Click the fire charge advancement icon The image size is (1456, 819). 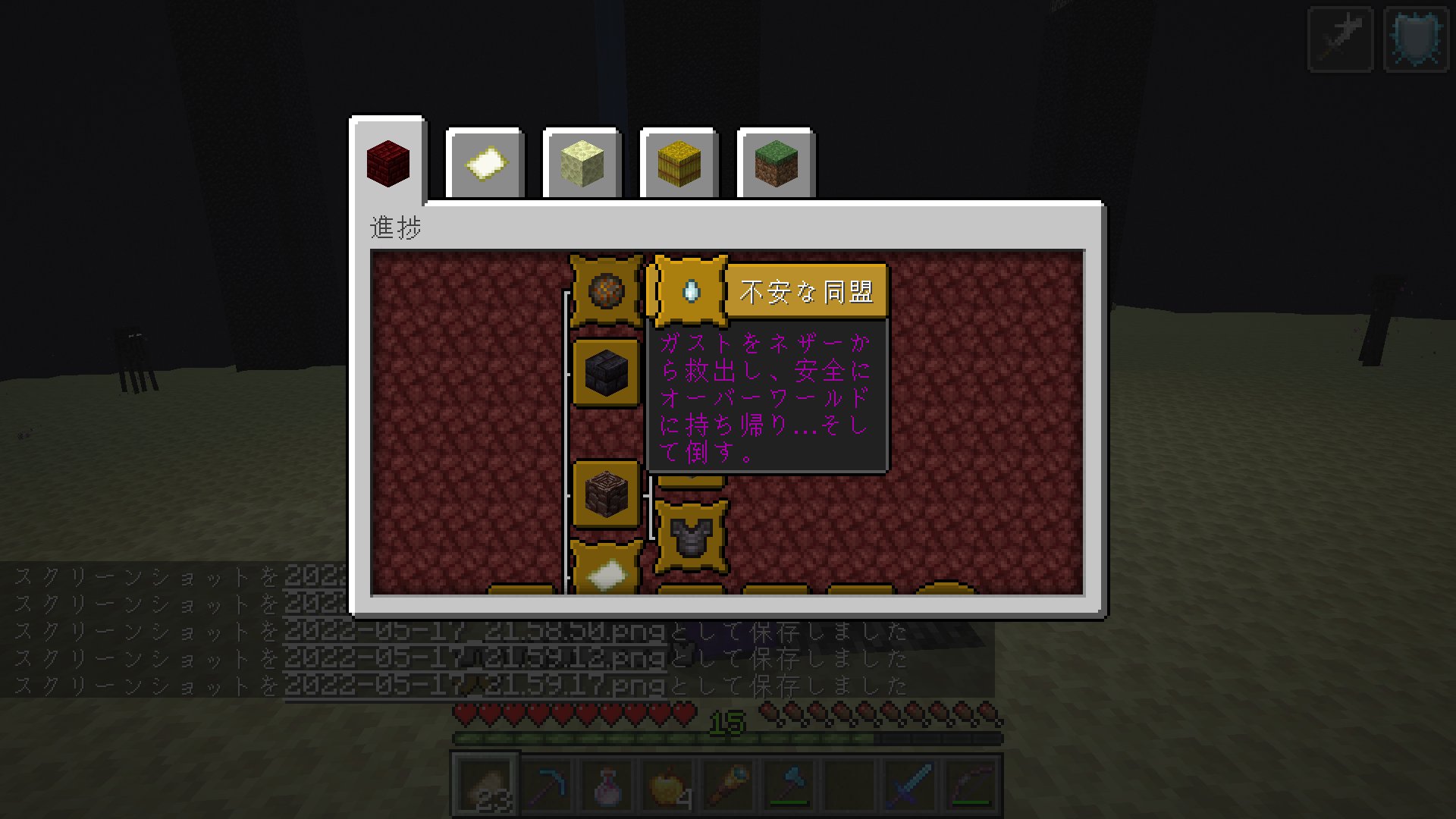604,290
